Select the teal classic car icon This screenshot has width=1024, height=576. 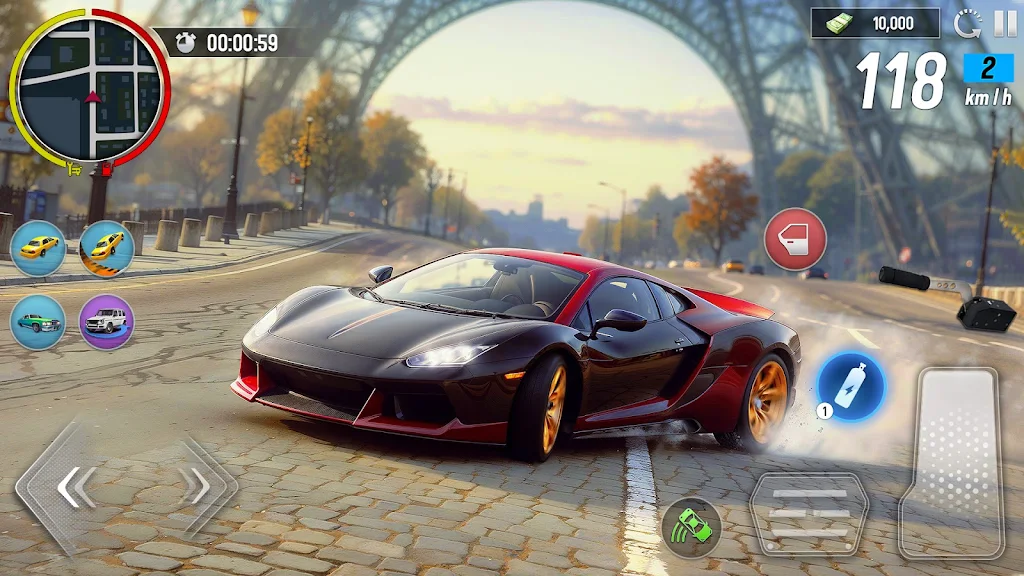point(38,322)
